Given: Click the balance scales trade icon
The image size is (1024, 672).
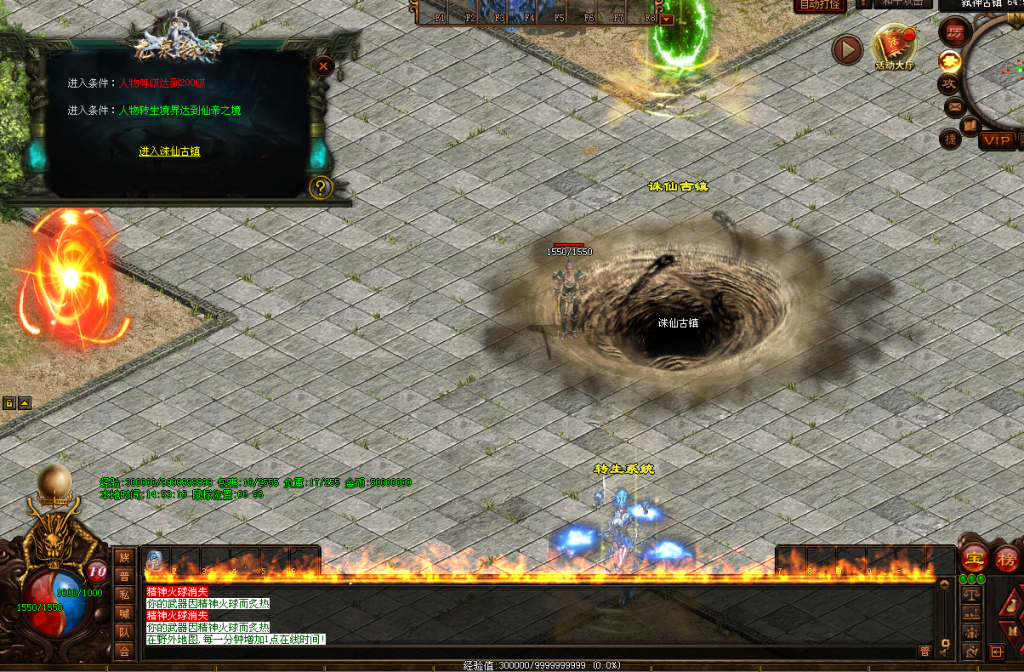Looking at the screenshot, I should [x=970, y=594].
